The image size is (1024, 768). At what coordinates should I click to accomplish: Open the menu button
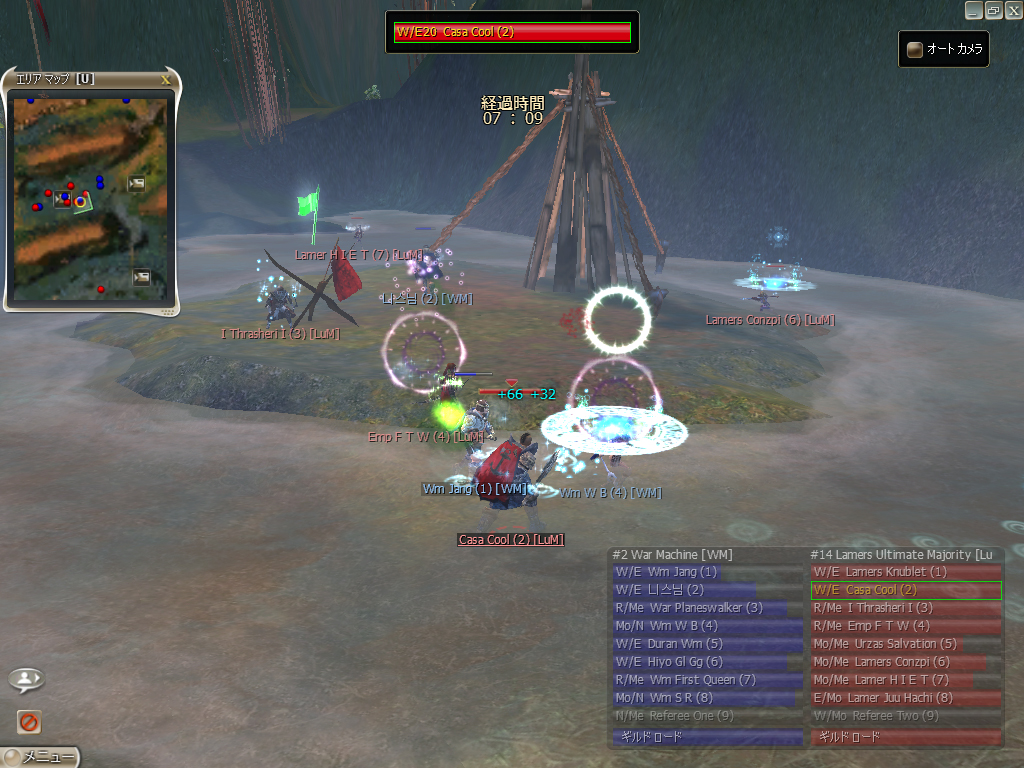pos(41,757)
